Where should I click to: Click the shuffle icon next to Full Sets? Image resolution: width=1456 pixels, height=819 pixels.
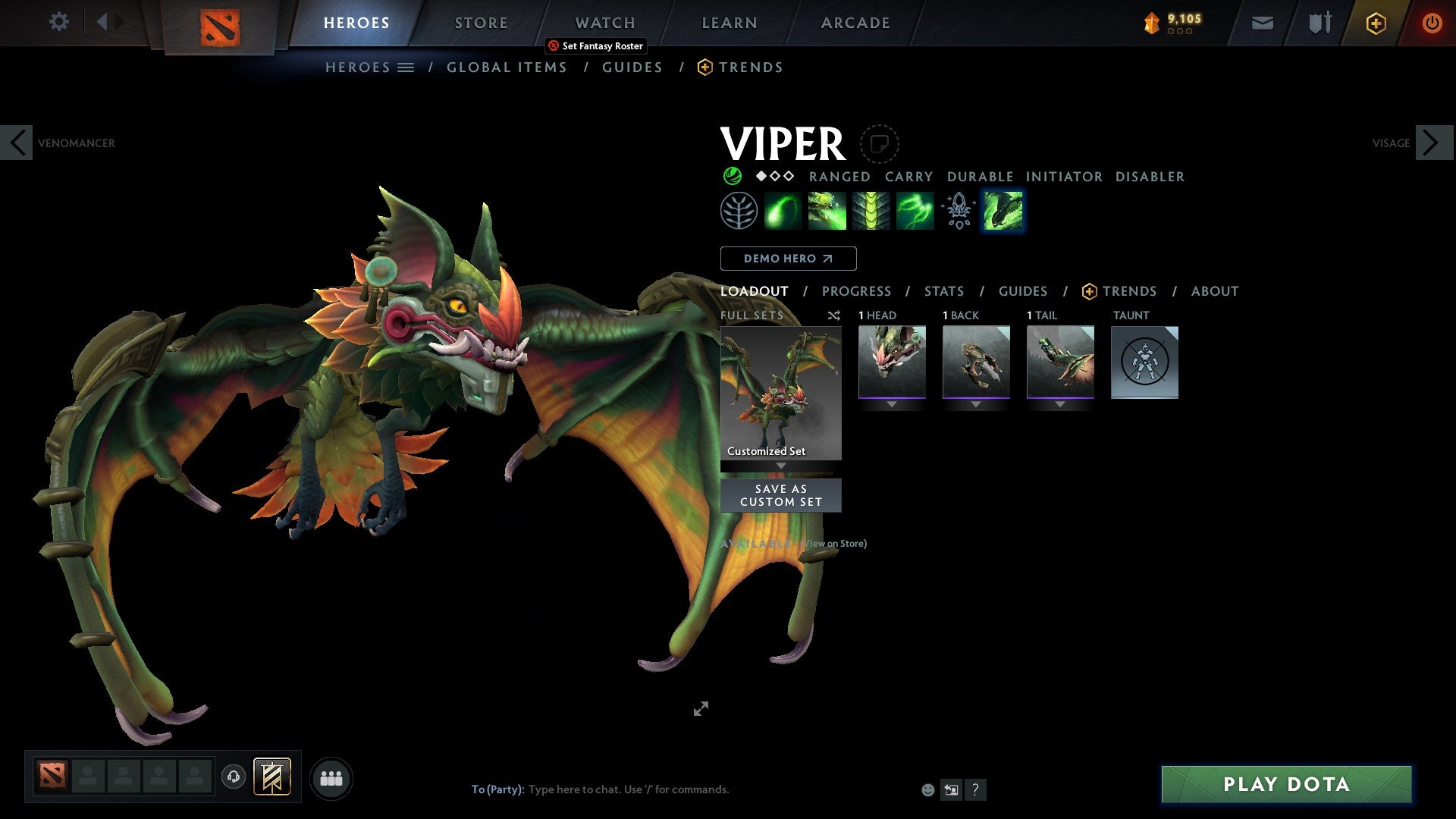[x=833, y=315]
